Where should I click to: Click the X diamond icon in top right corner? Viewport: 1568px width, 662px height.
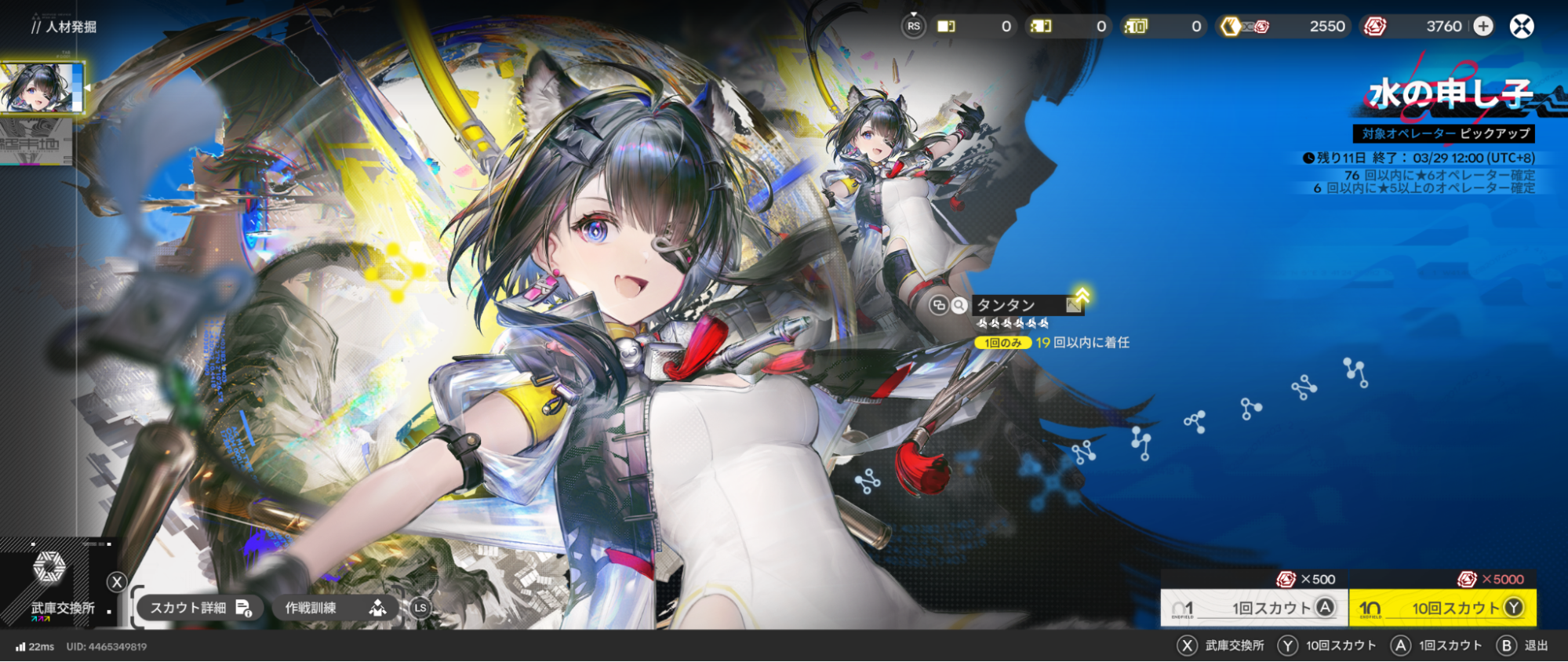[x=1520, y=26]
